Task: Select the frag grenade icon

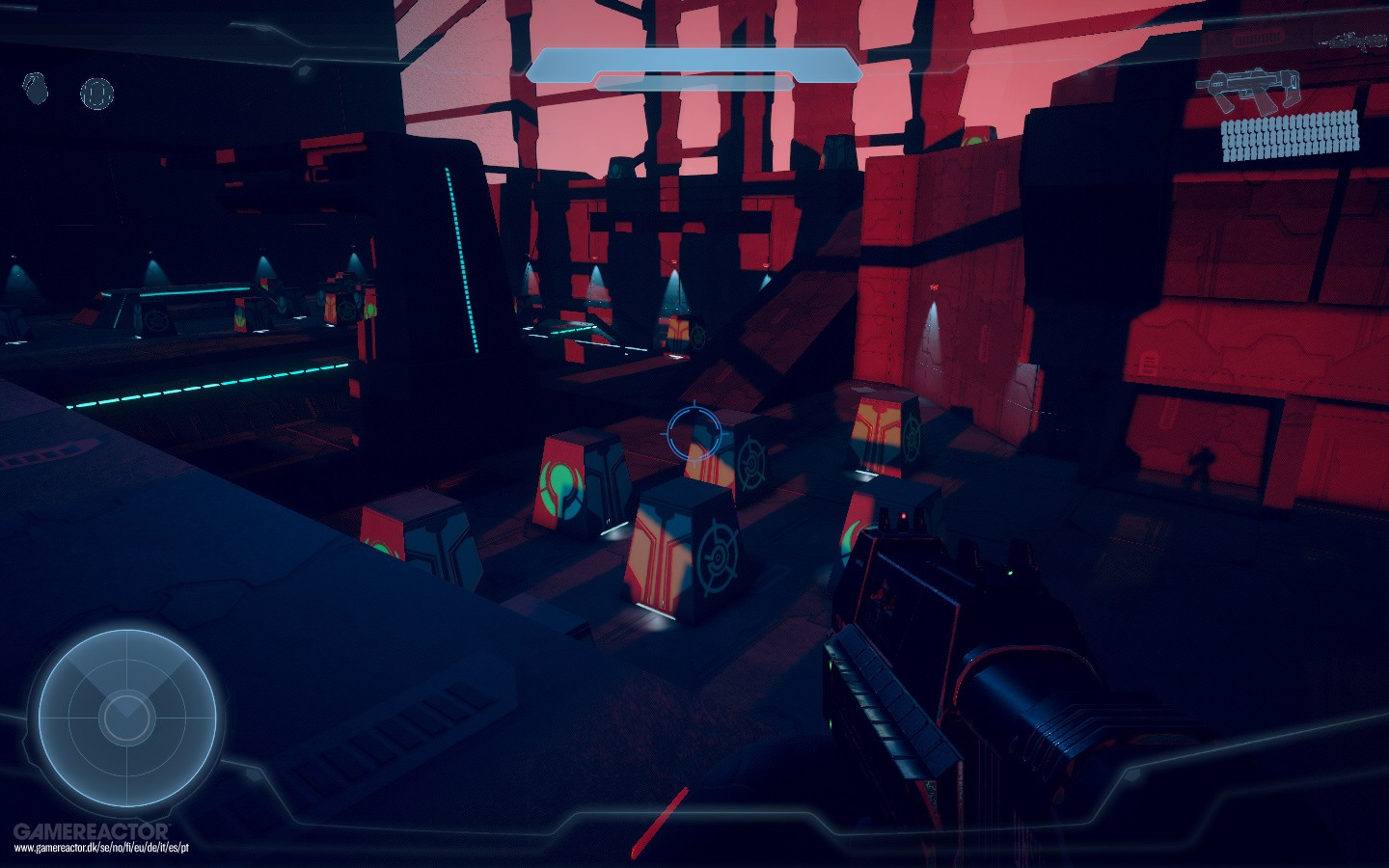Action: tap(36, 89)
